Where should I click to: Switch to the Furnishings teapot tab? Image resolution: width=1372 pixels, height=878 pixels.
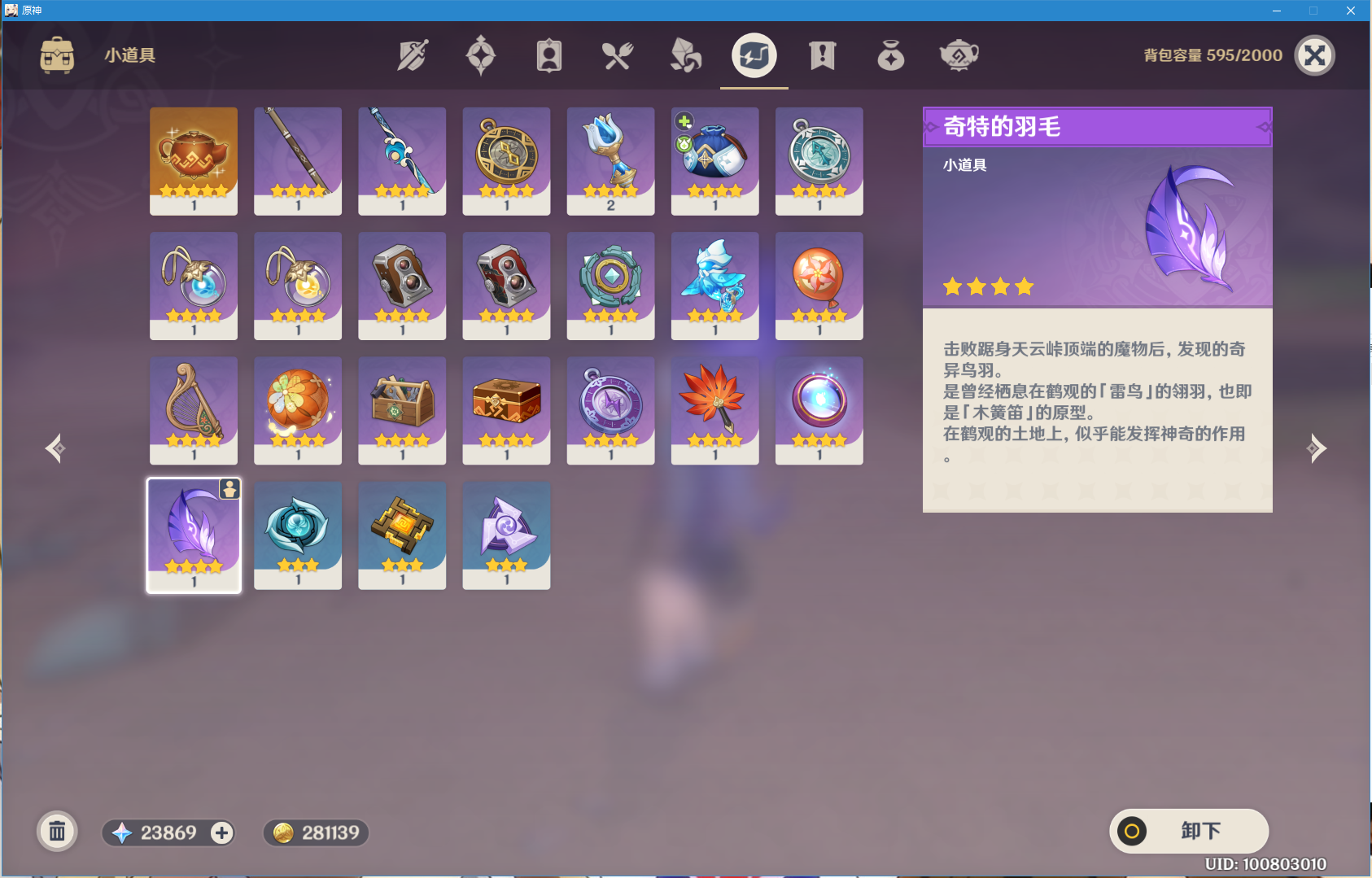coord(958,55)
